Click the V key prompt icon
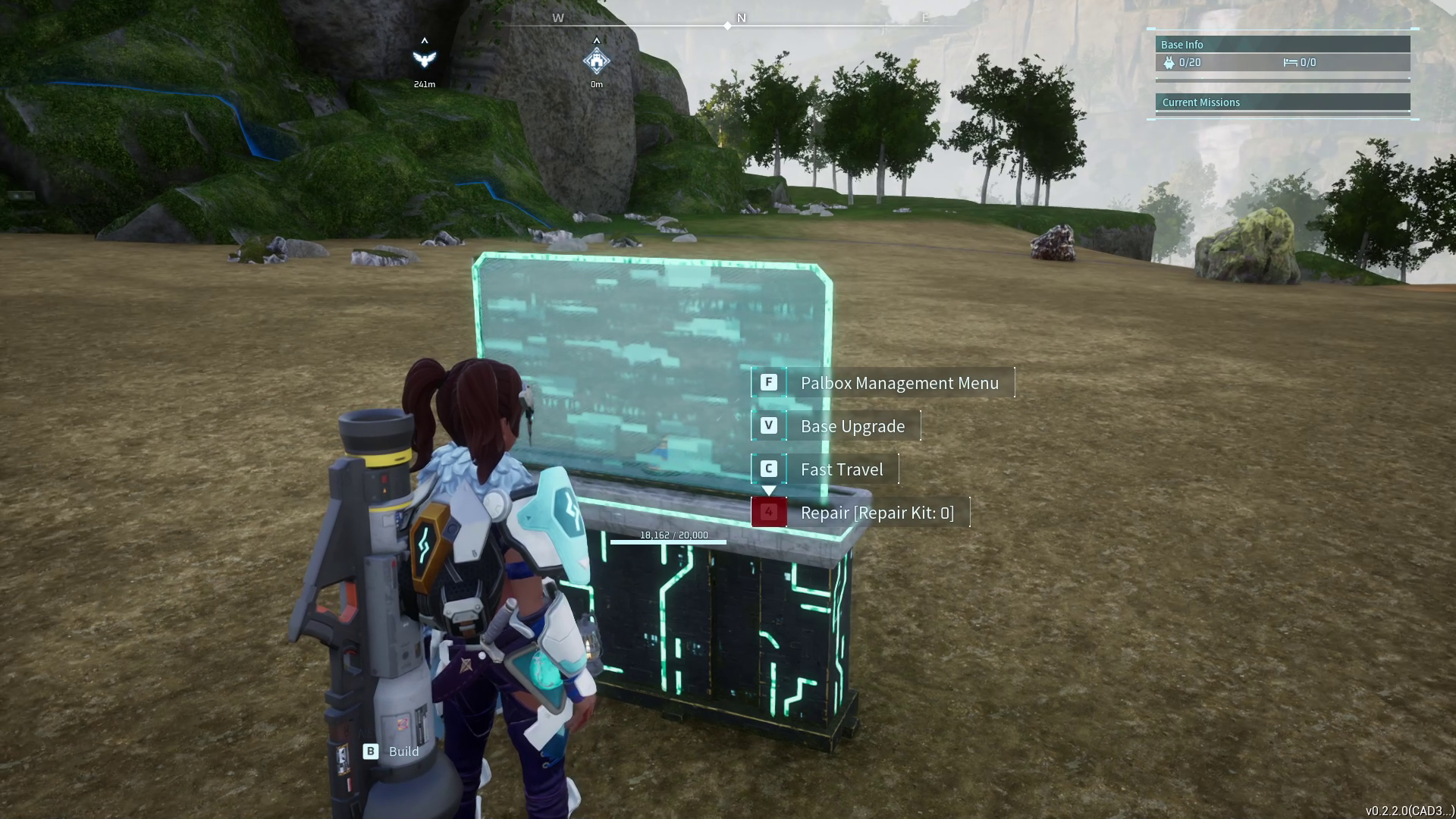Image resolution: width=1456 pixels, height=819 pixels. pyautogui.click(x=769, y=425)
